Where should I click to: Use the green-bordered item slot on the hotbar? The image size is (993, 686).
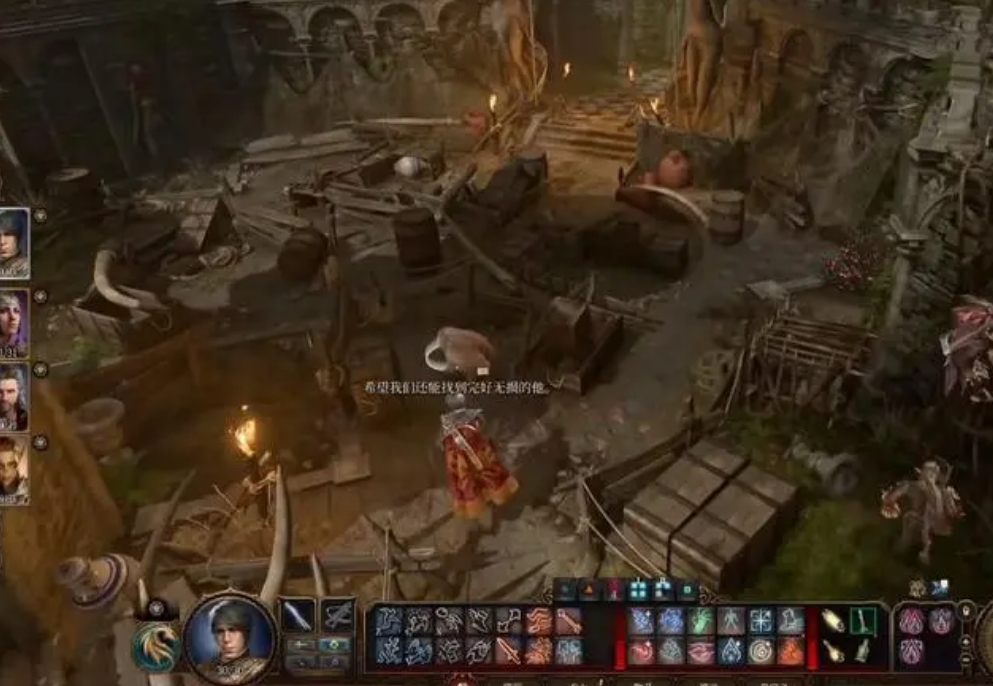coord(862,621)
